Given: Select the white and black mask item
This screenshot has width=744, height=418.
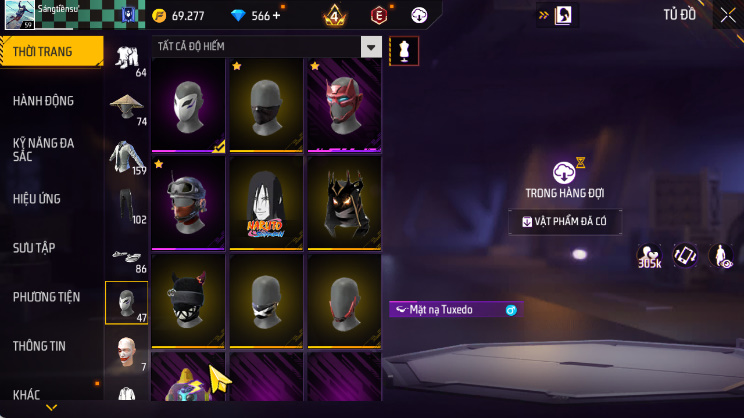Looking at the screenshot, I should coord(189,104).
